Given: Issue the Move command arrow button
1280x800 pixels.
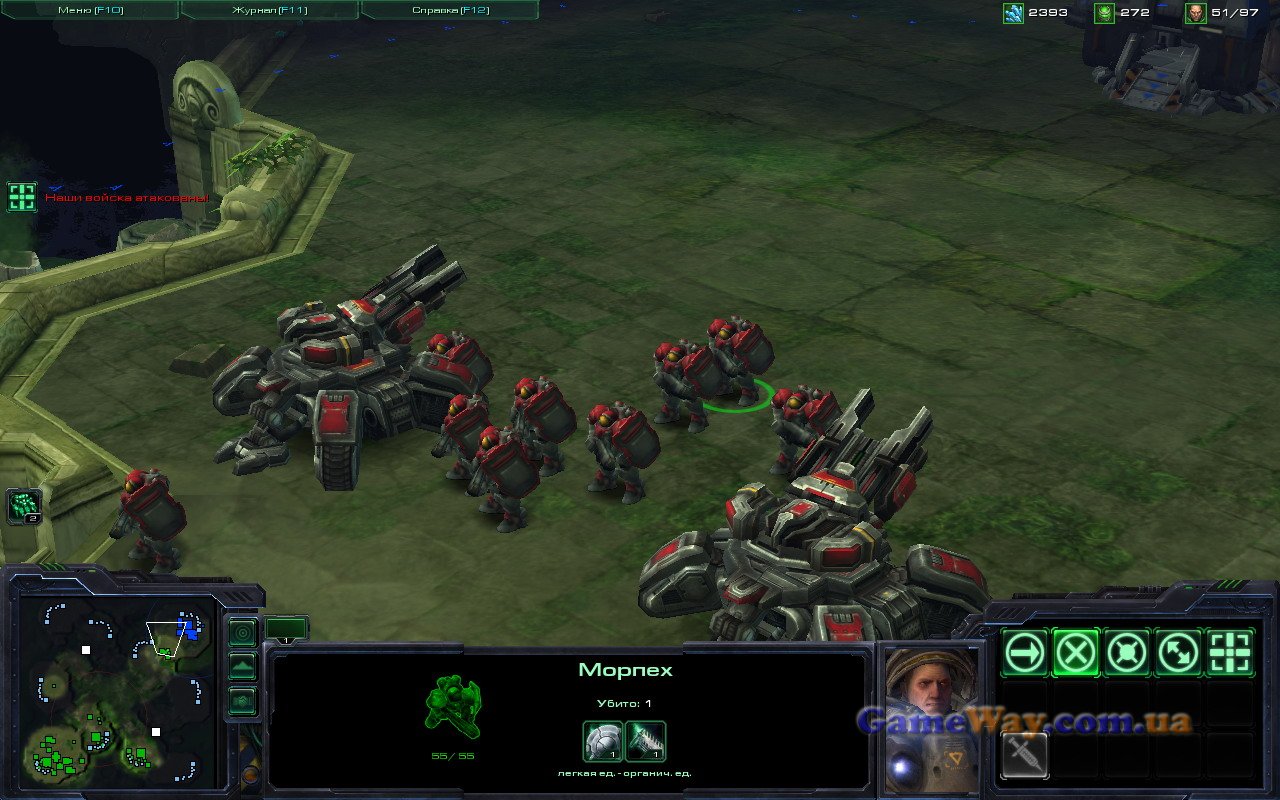Looking at the screenshot, I should [1025, 654].
